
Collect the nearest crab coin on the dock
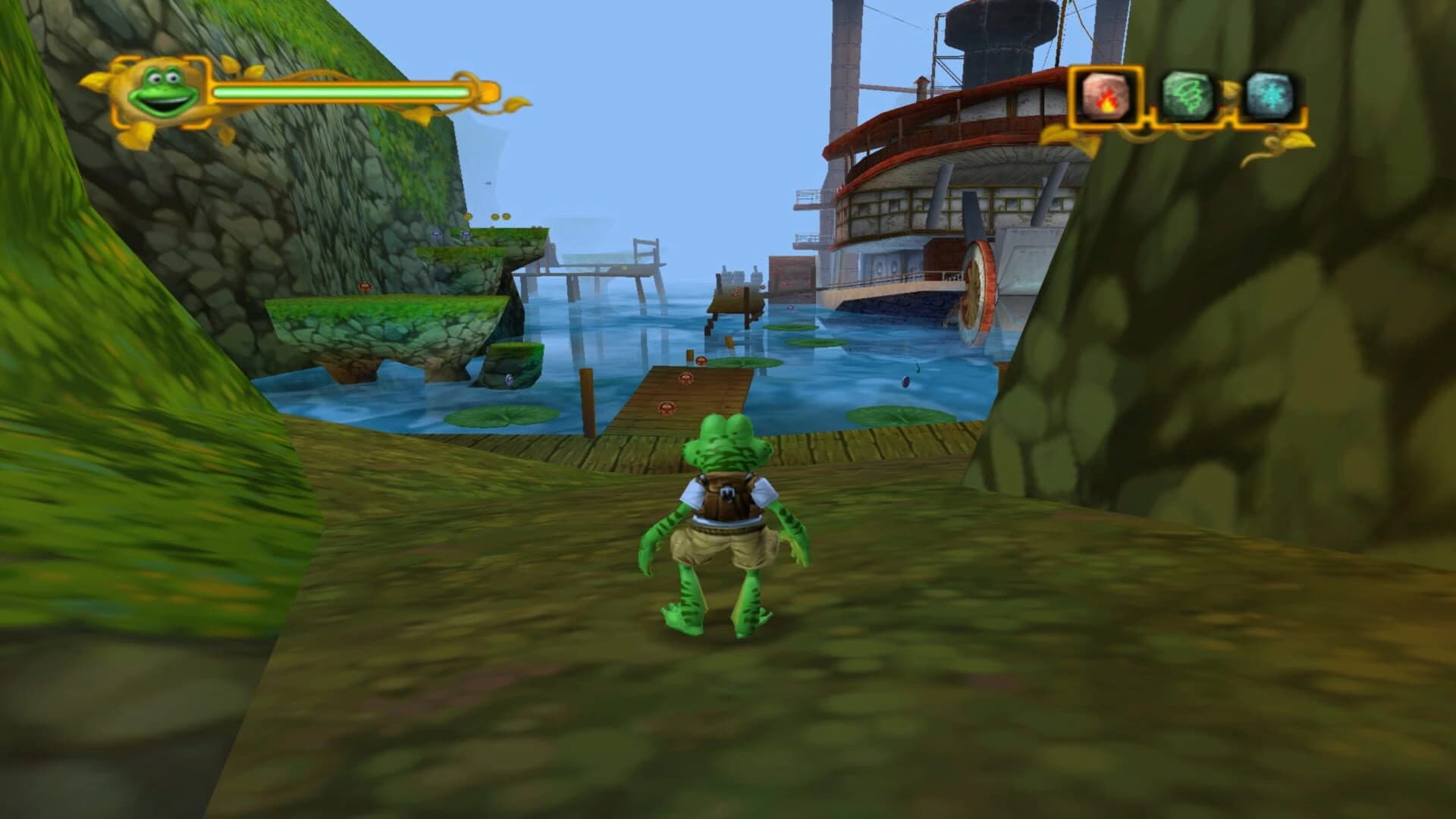coord(667,407)
